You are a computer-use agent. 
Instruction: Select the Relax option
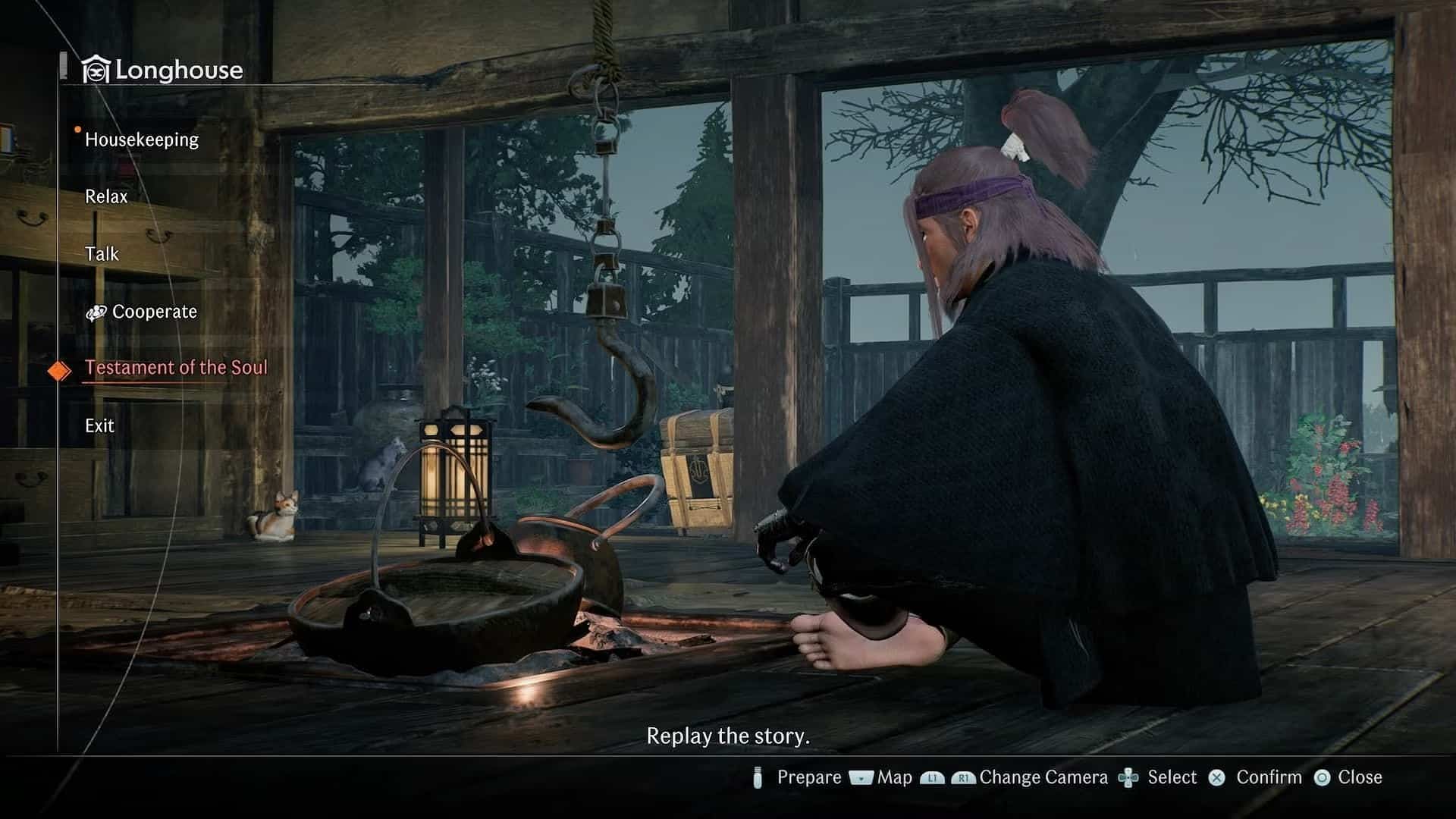pos(106,196)
